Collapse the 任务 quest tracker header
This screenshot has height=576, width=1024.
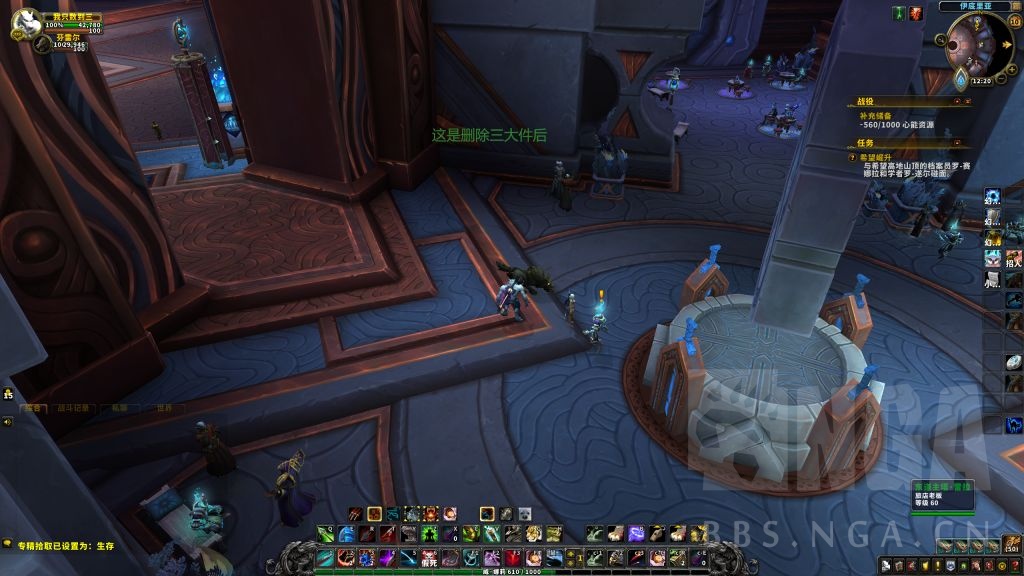pos(957,143)
